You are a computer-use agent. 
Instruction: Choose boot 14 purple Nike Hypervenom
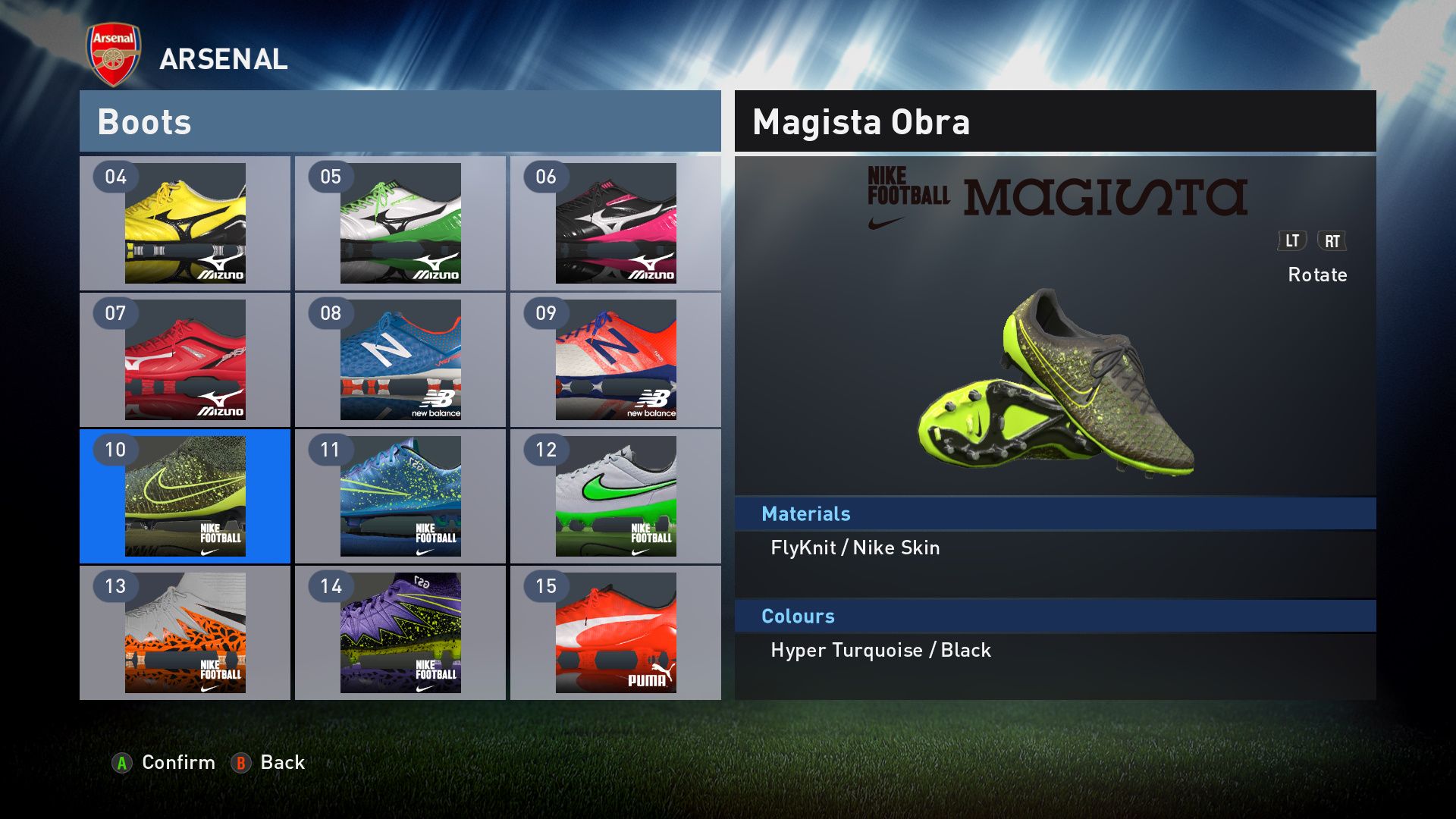(x=400, y=632)
